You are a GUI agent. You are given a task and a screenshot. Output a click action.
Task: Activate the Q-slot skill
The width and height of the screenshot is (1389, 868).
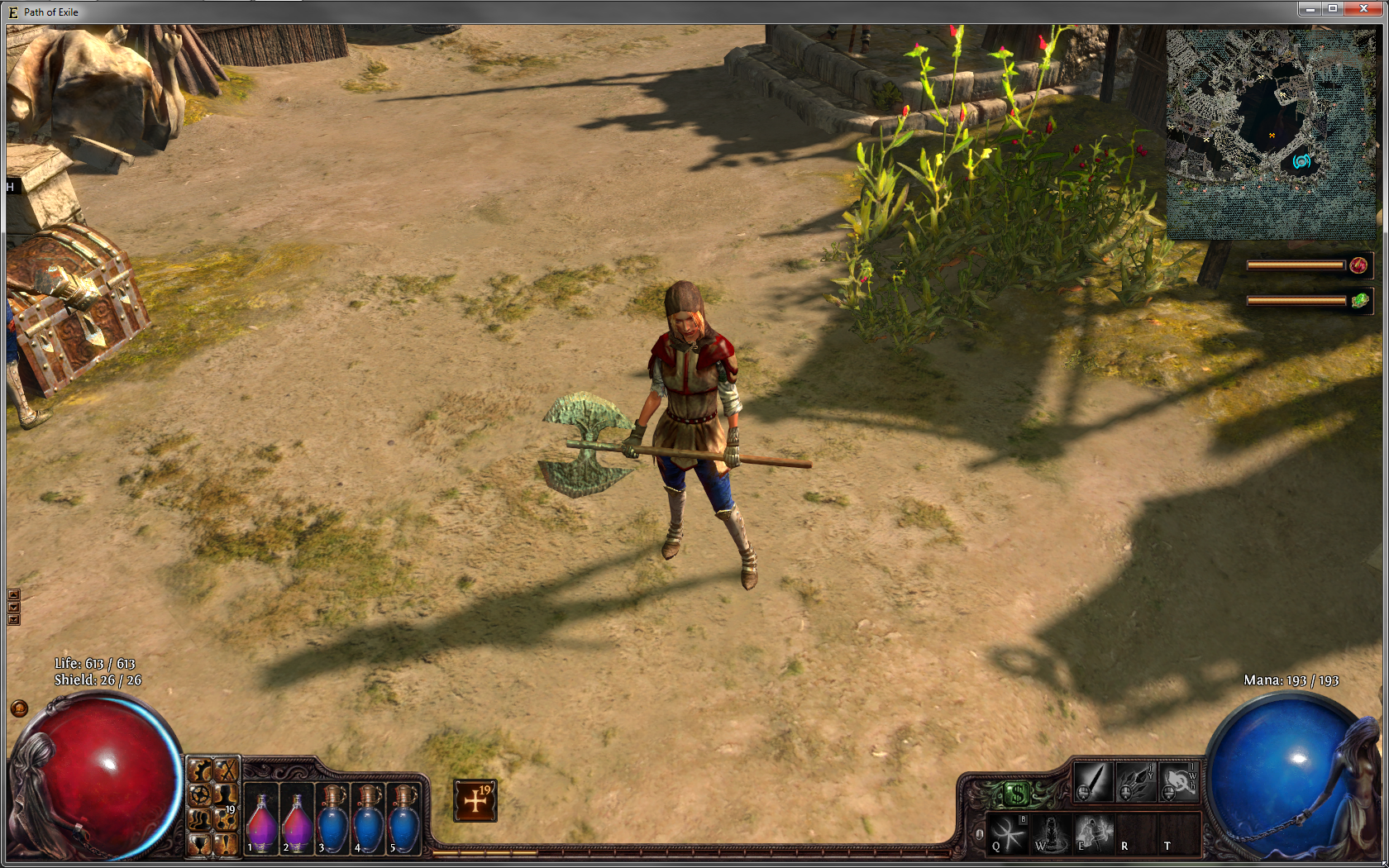(1007, 833)
